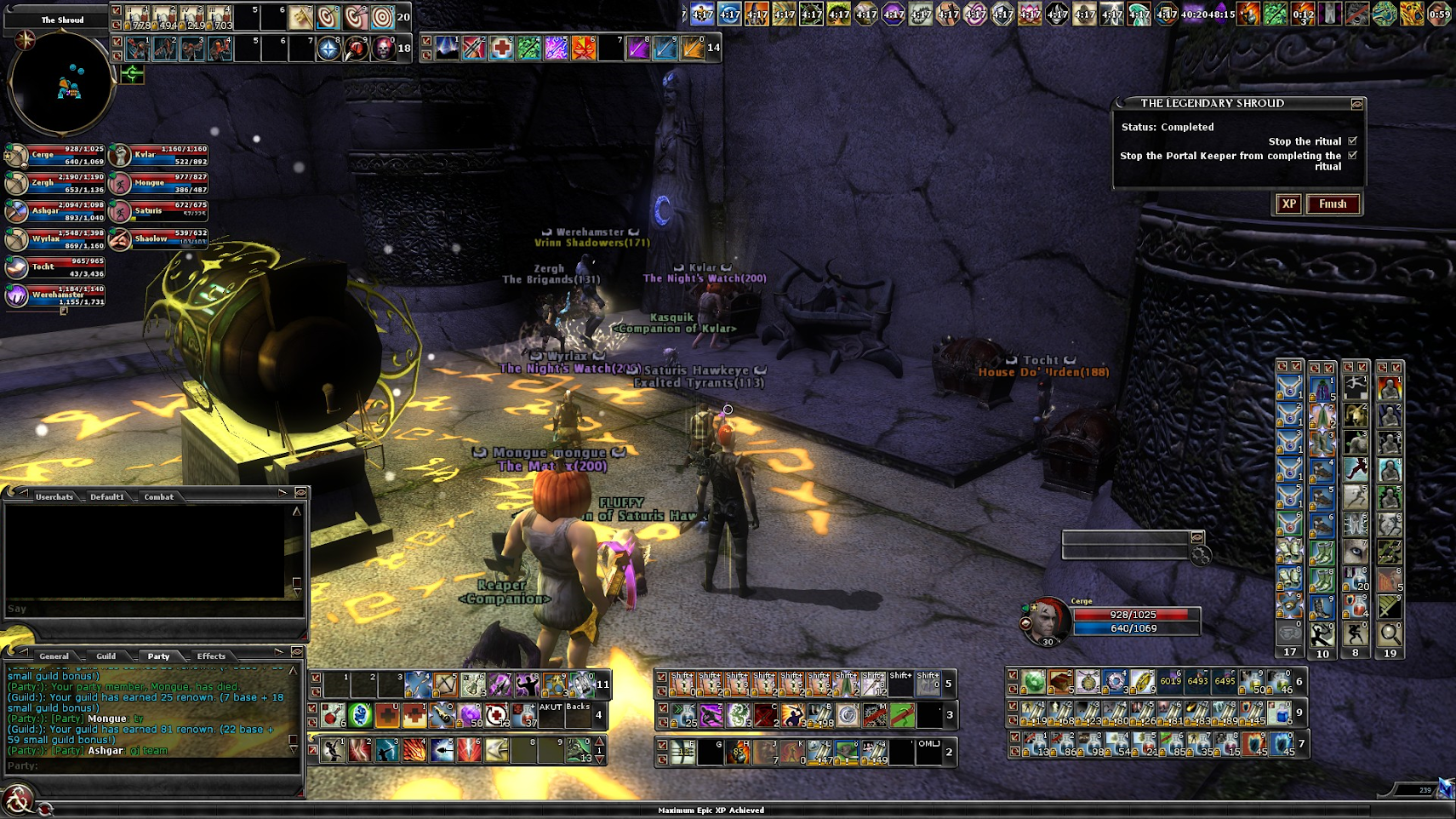Click the Finish button in quest panel

(1333, 204)
